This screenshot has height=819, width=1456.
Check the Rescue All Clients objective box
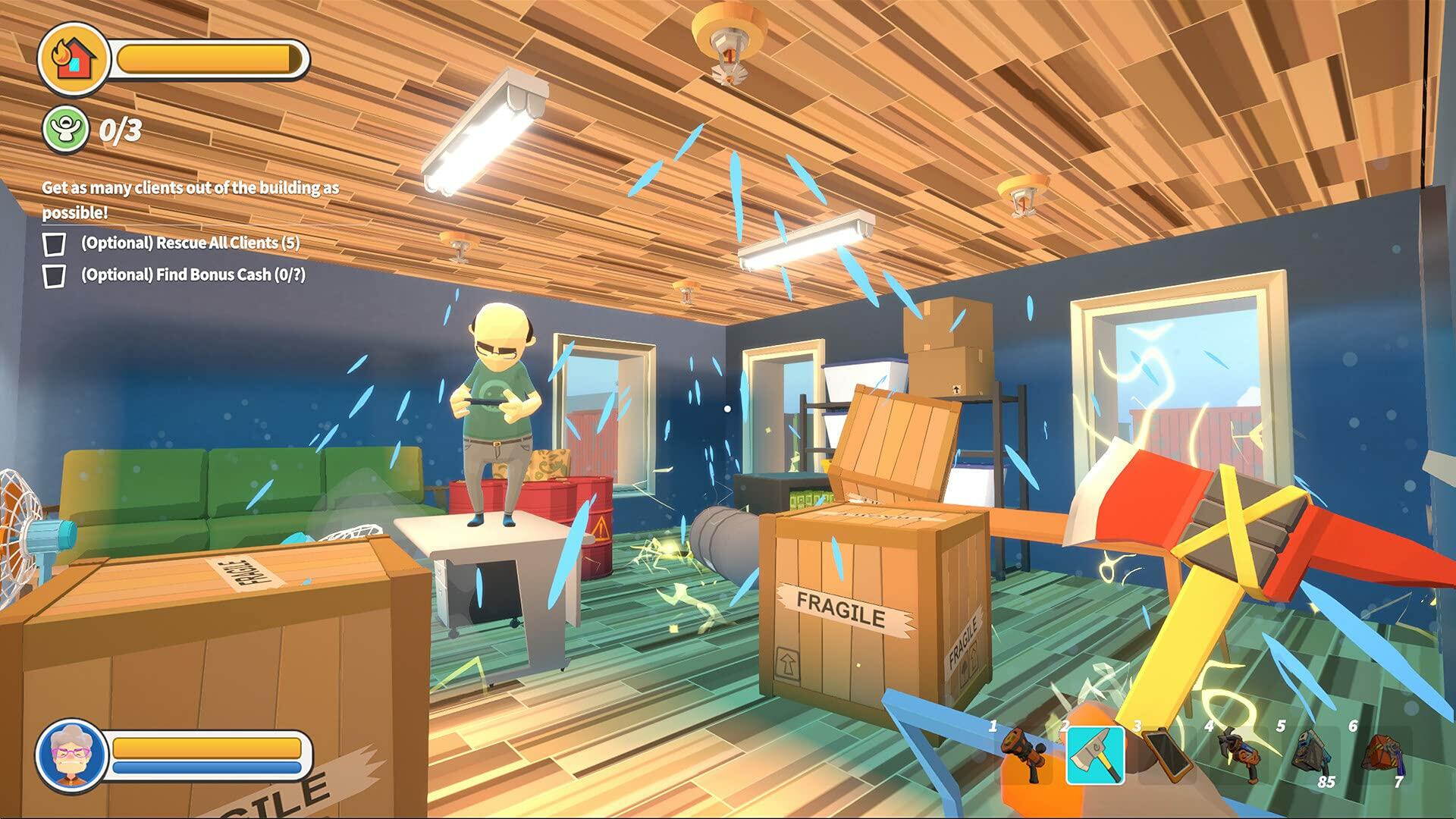pos(56,244)
